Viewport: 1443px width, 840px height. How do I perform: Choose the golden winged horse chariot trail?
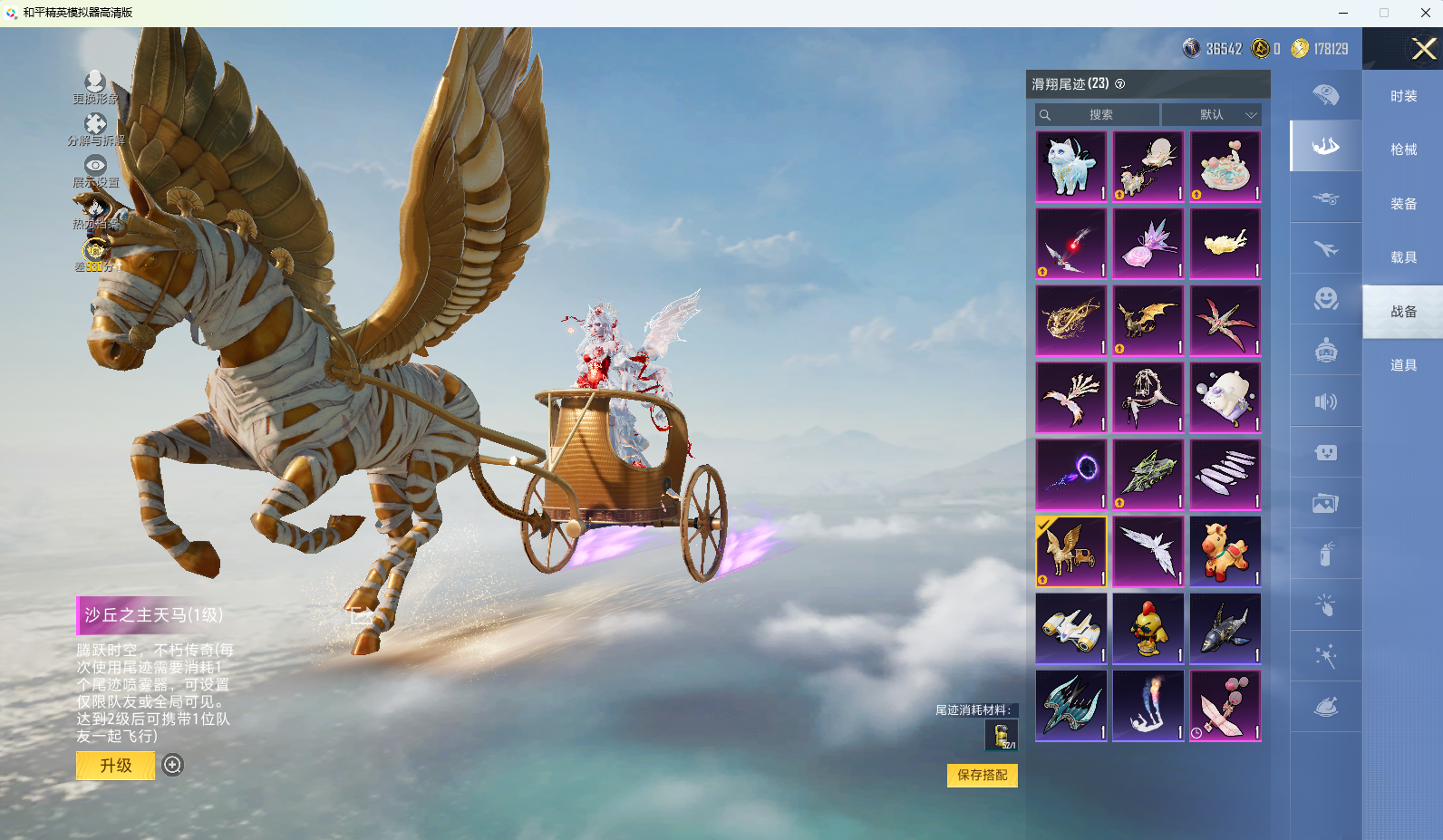click(1071, 552)
